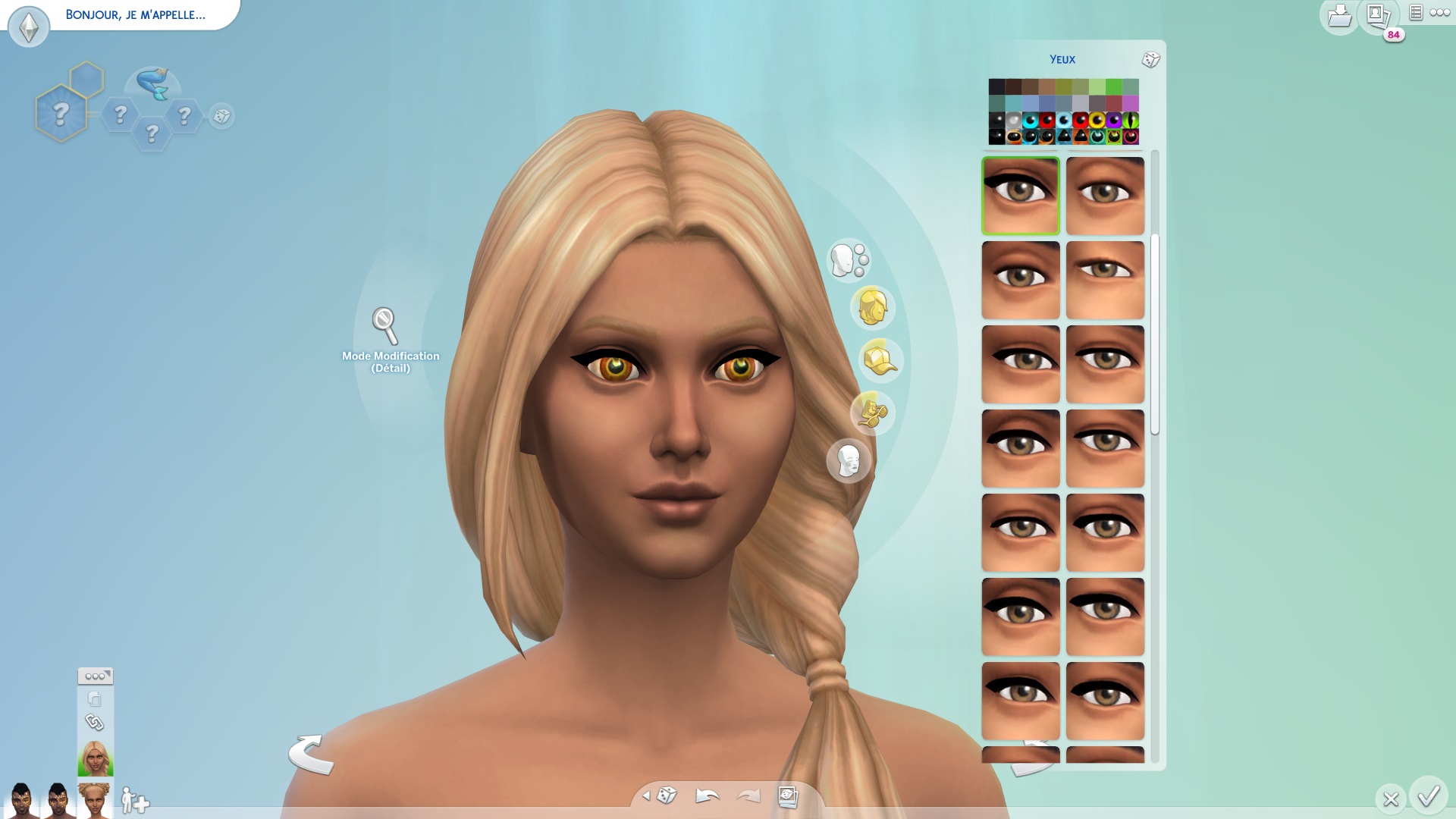Randomize traits with the small dice near hexagons

221,116
